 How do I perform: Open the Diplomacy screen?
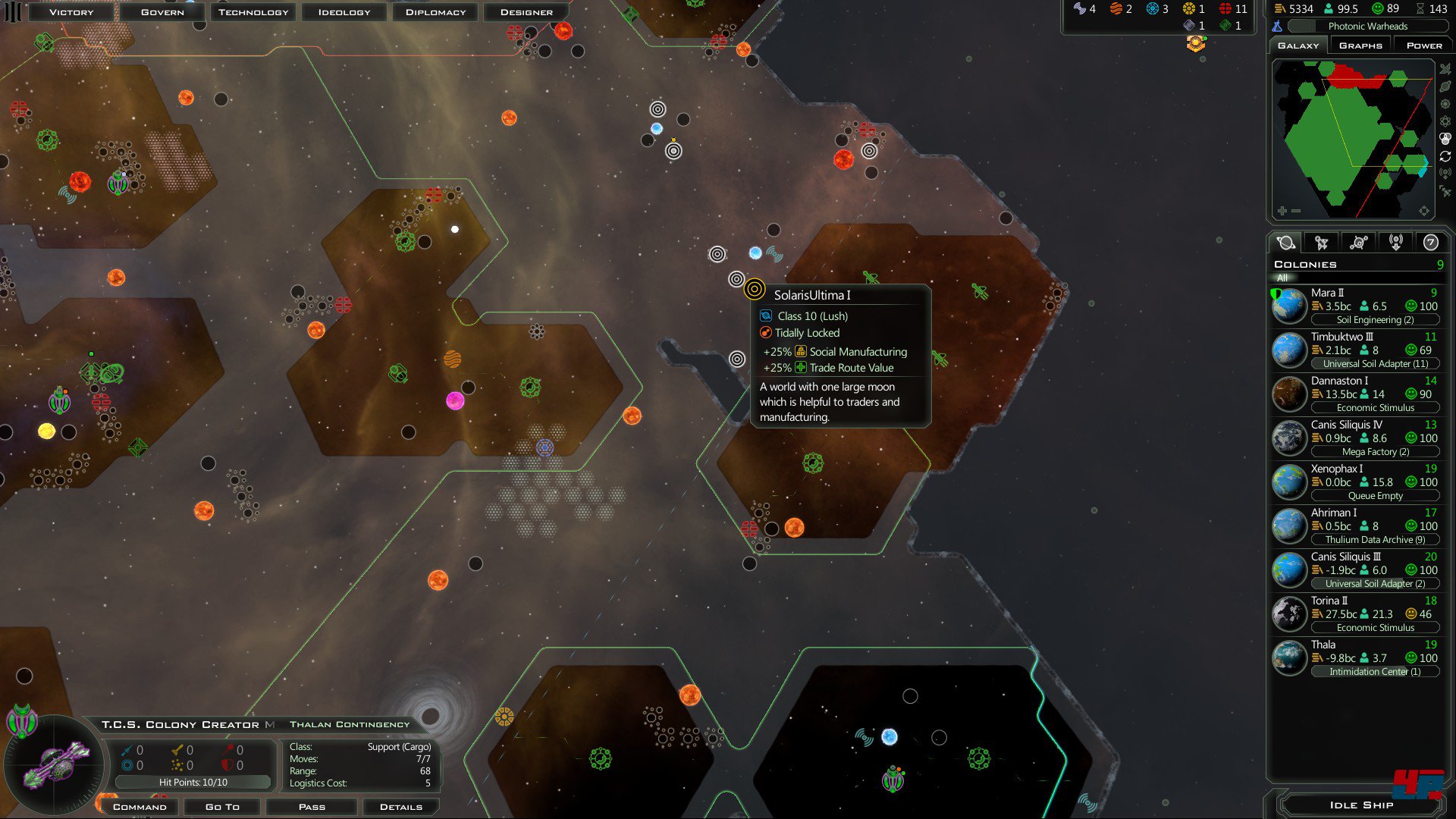435,12
